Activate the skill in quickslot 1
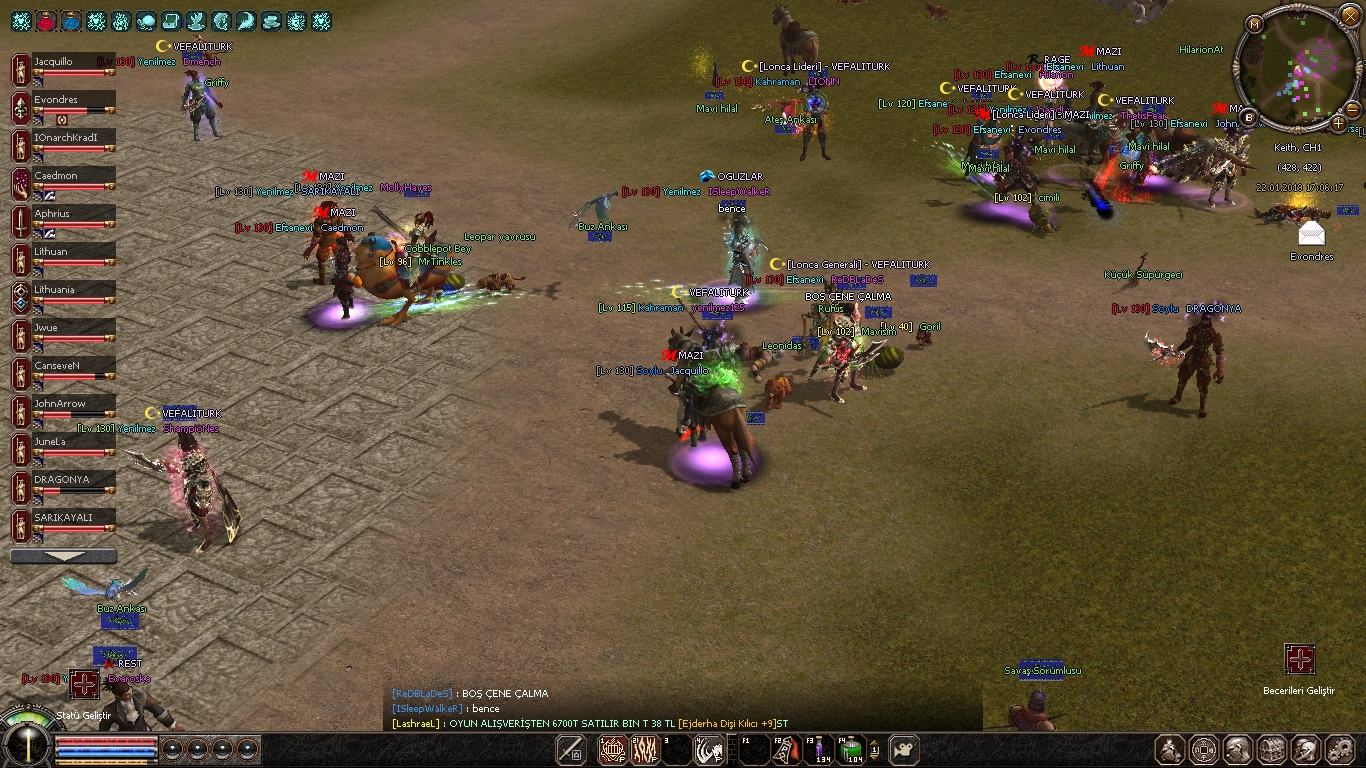The image size is (1366, 768). pyautogui.click(x=612, y=749)
